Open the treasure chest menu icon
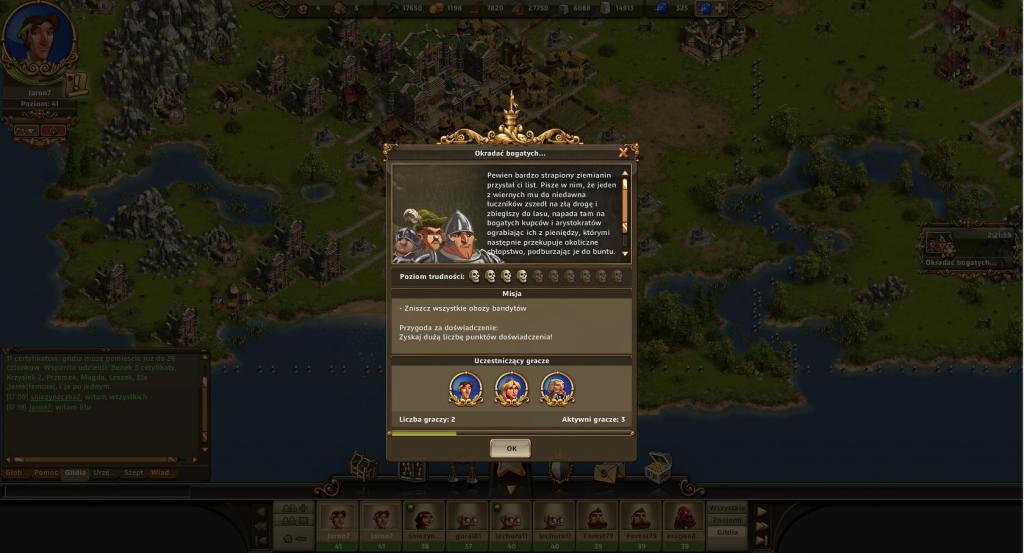1024x553 pixels. tap(657, 466)
